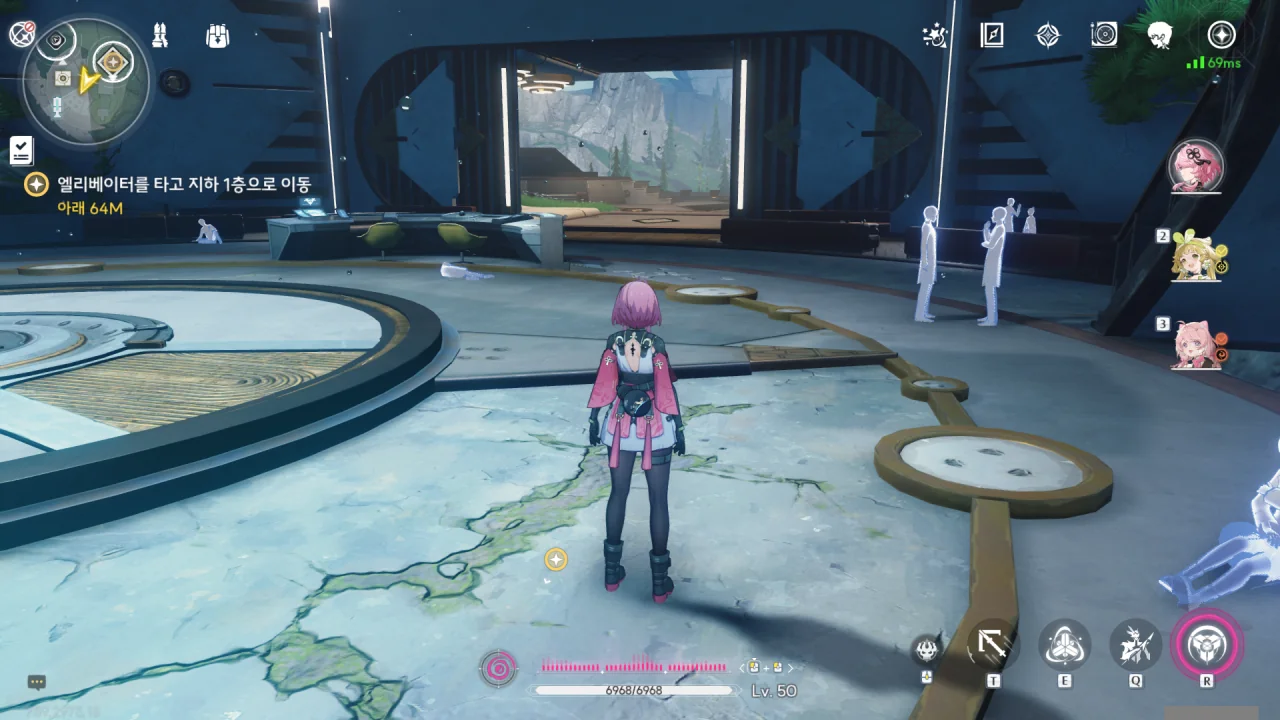Switch to the blonde character in slot 2

1197,256
